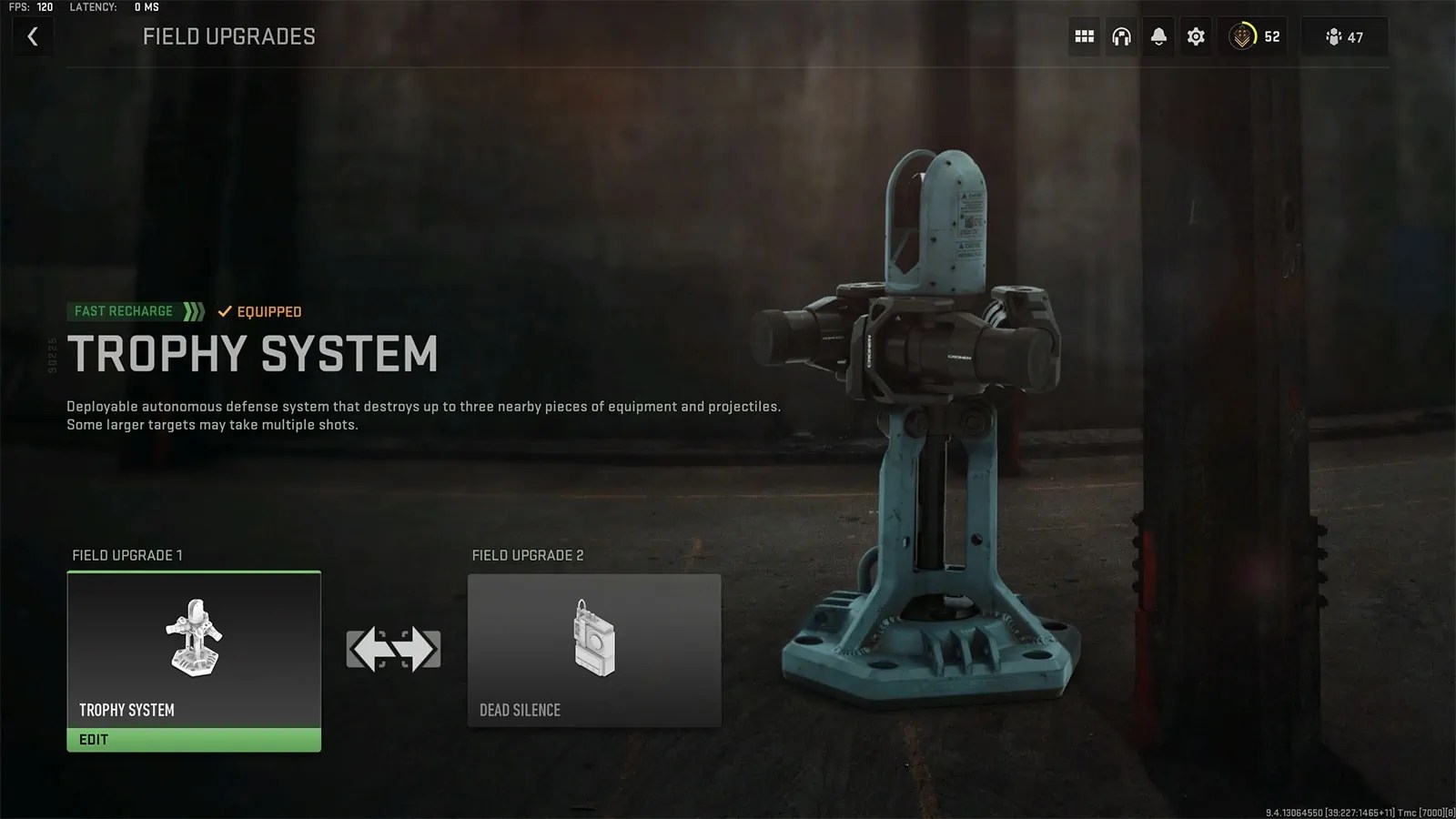Choose the Dead Silence field upgrade slot
Screen dimensions: 1456x819
coord(594,650)
